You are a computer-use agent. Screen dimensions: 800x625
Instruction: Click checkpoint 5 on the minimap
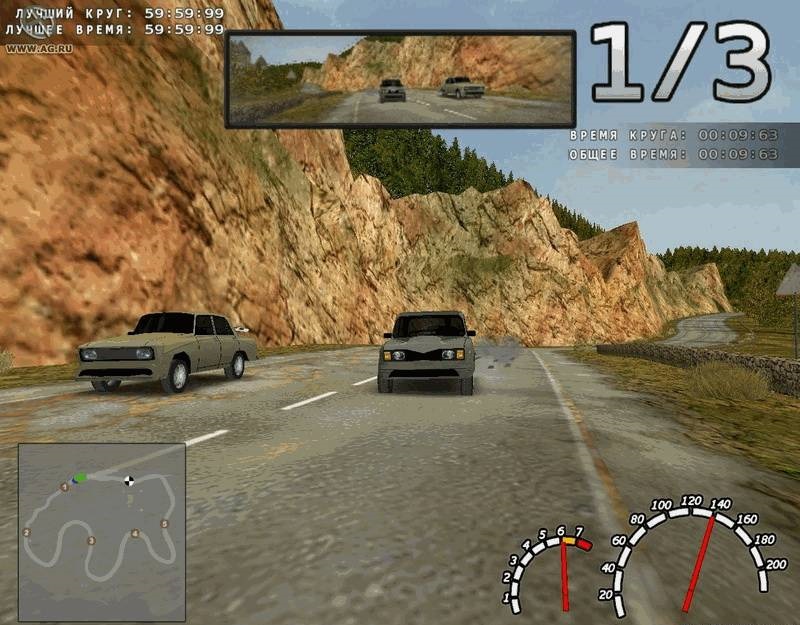click(165, 524)
